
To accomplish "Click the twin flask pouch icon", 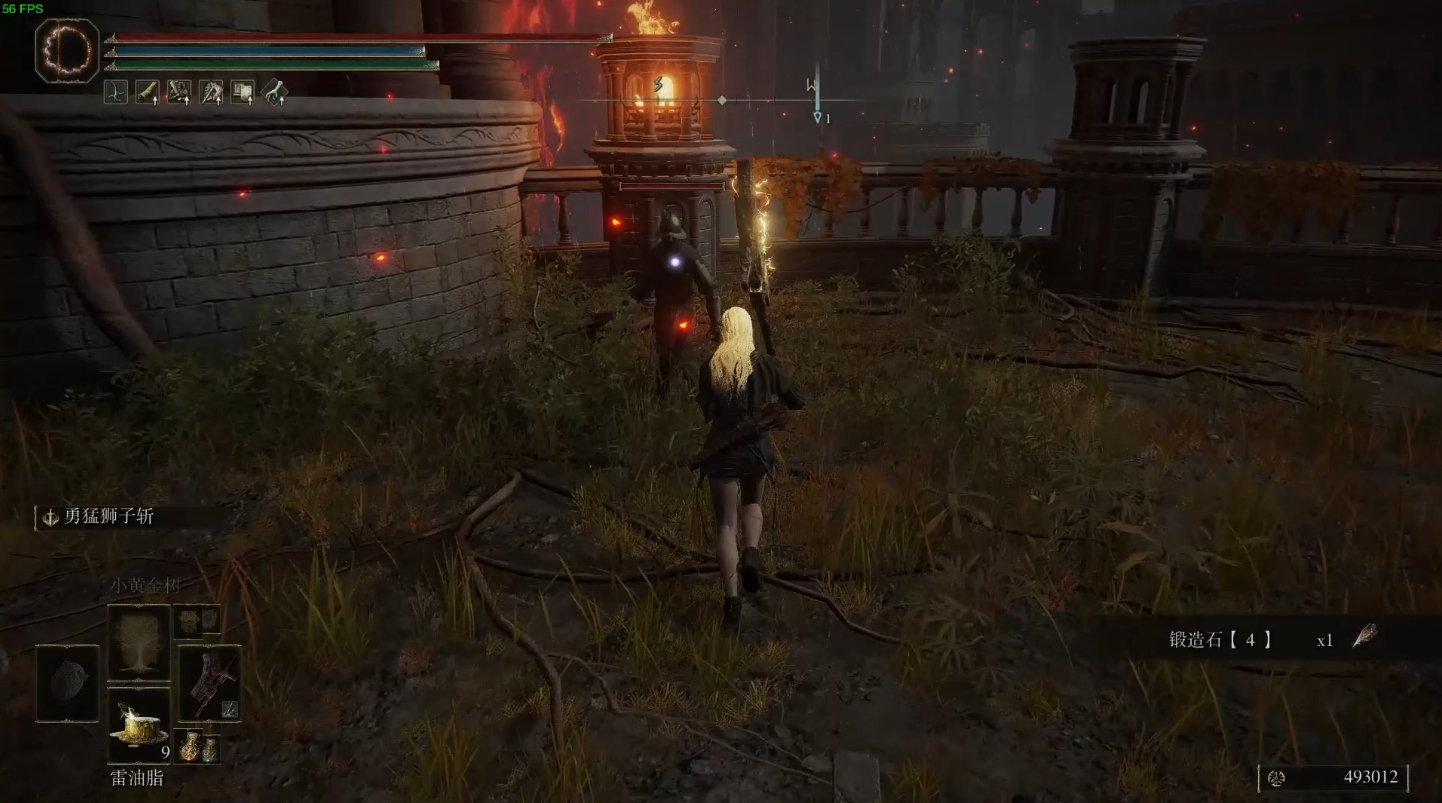I will (197, 748).
